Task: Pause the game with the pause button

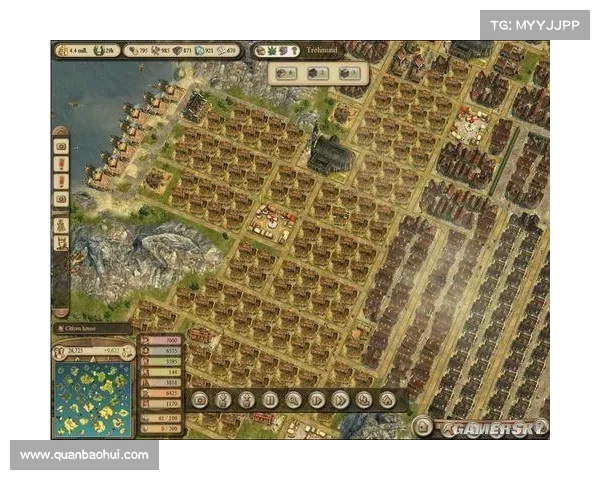Action: 269,399
